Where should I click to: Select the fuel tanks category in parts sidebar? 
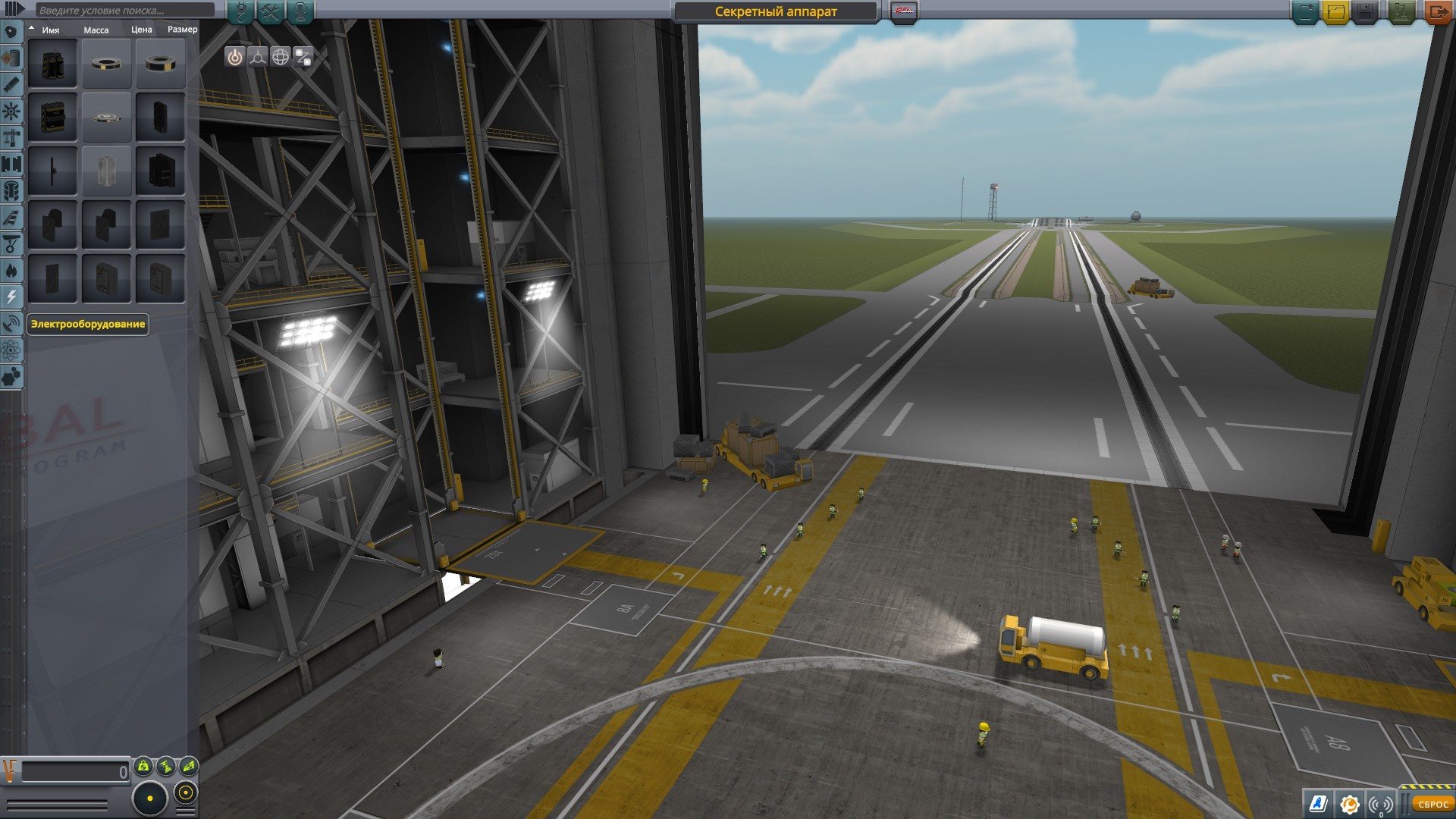(11, 58)
